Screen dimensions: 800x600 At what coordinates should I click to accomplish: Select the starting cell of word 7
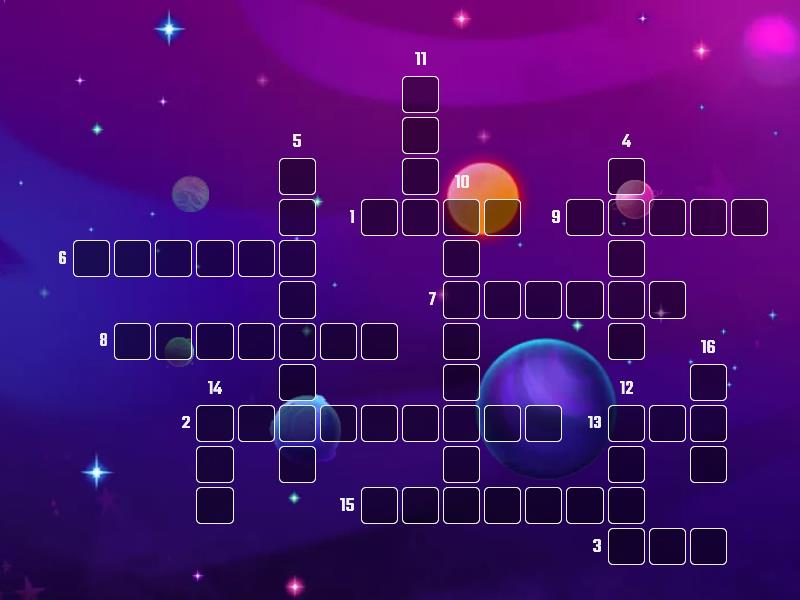(461, 299)
